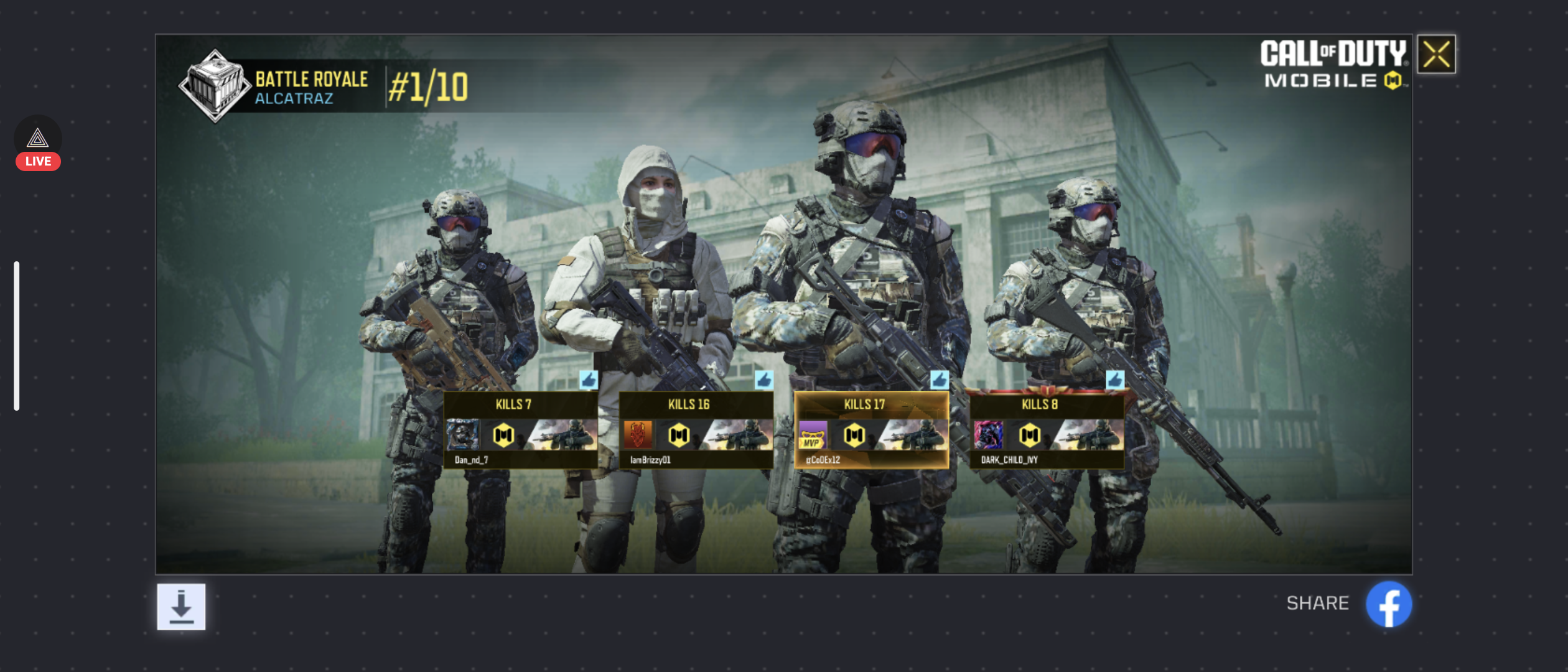Viewport: 1568px width, 672px height.
Task: Open DARK_CHILD_IVY's player card
Action: click(1047, 431)
